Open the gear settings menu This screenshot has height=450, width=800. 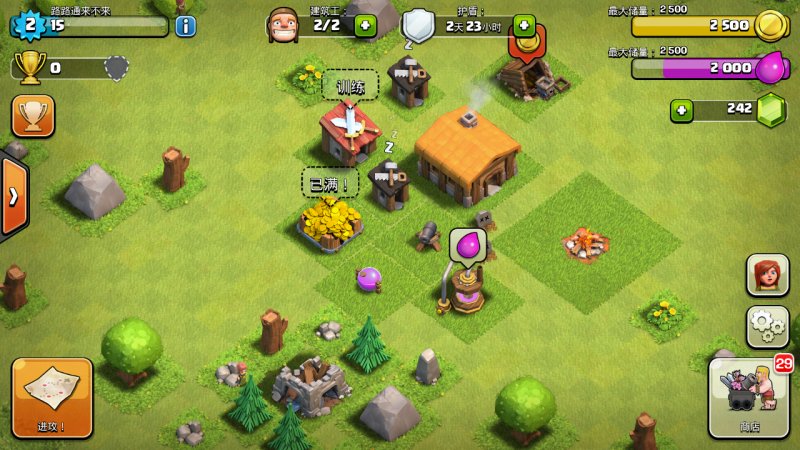767,326
